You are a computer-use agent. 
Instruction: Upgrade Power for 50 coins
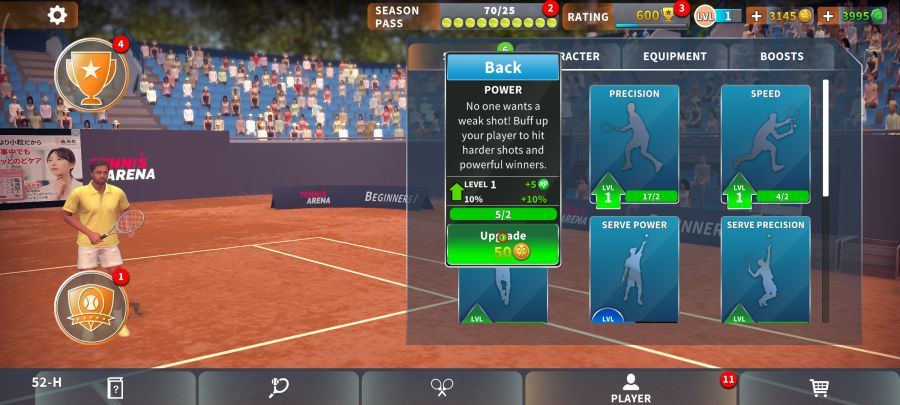pos(503,244)
